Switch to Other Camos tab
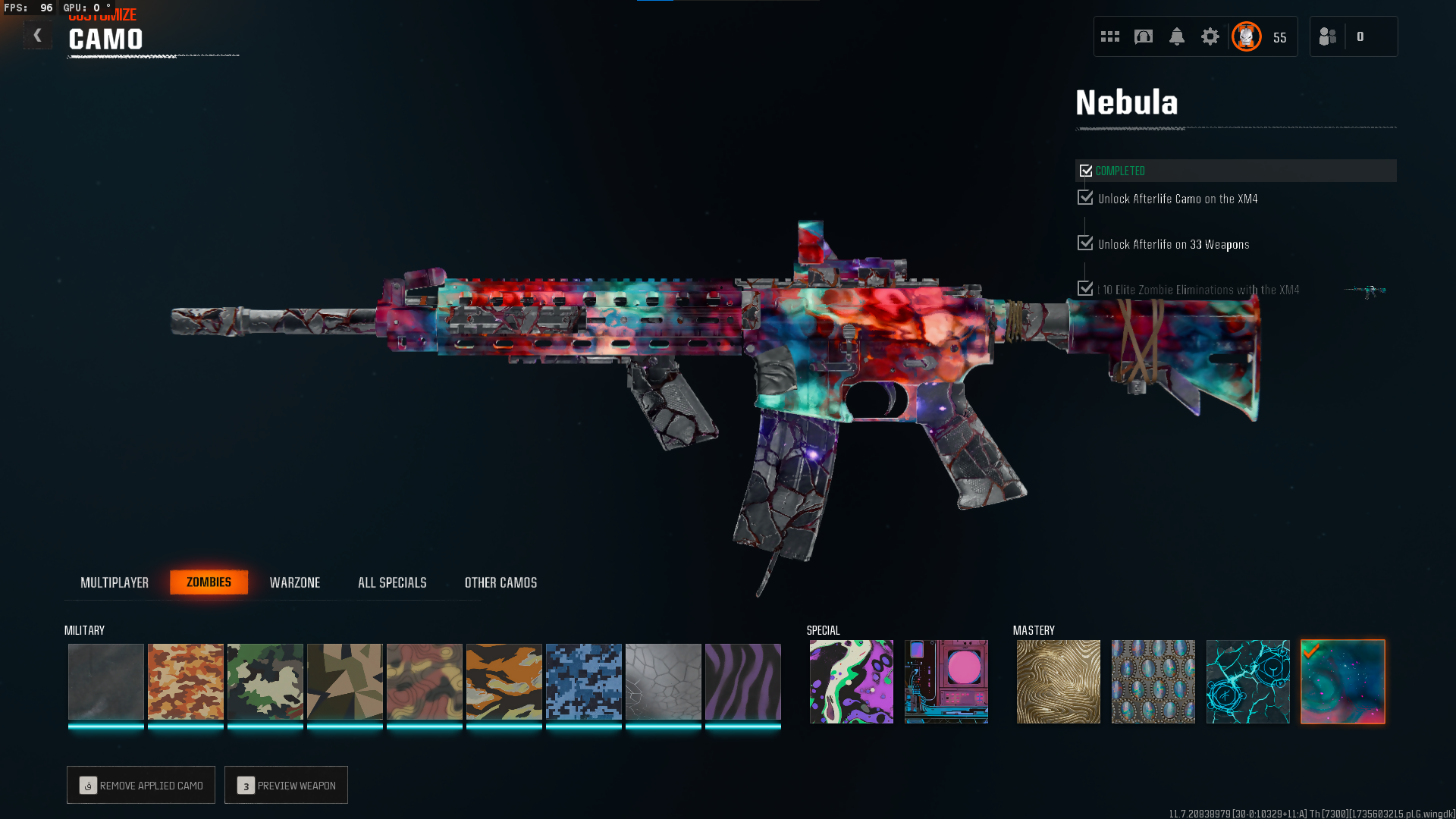Screen dimensions: 1456x819 (500, 582)
